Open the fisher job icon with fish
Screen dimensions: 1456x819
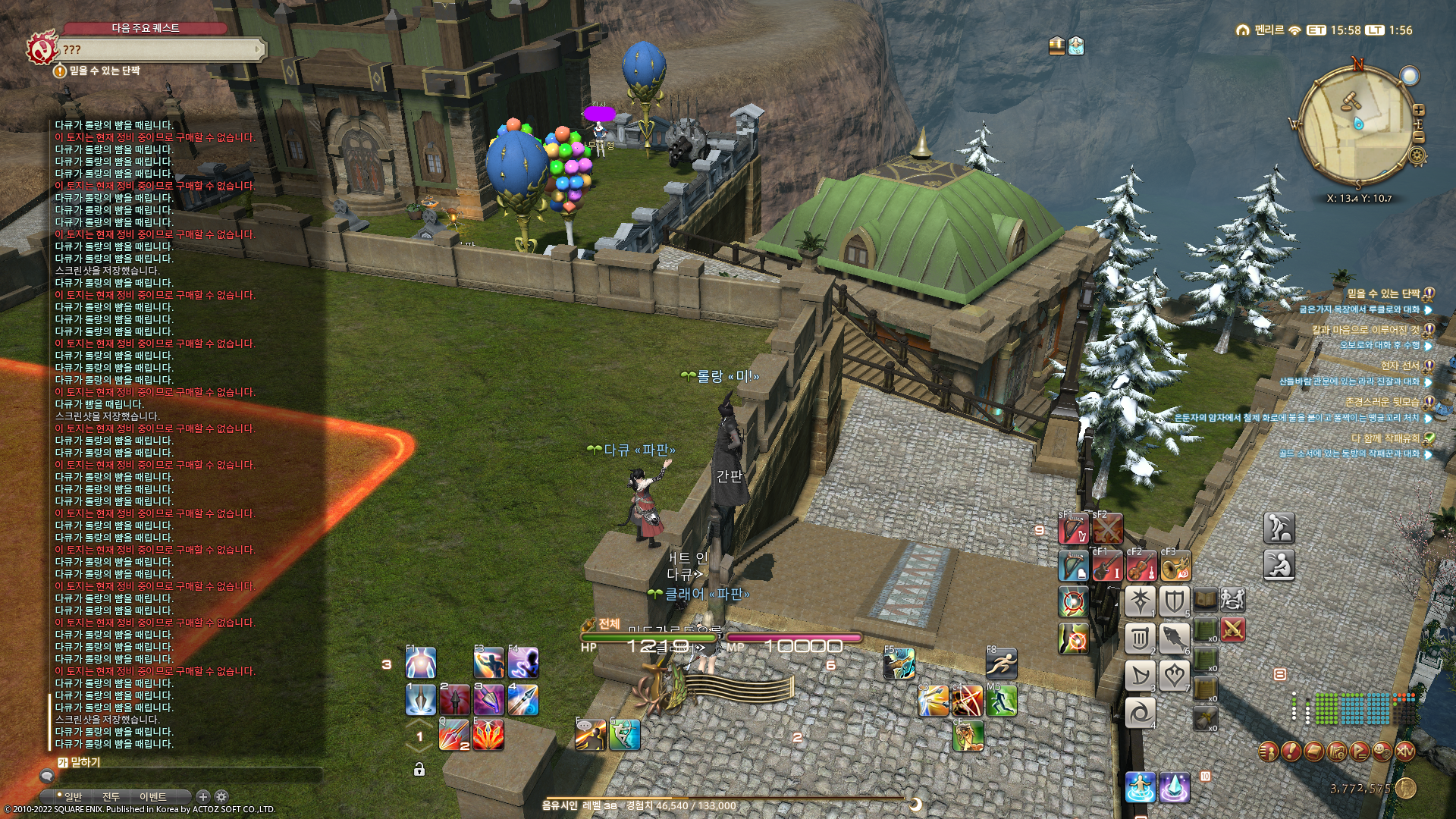pyautogui.click(x=1174, y=639)
